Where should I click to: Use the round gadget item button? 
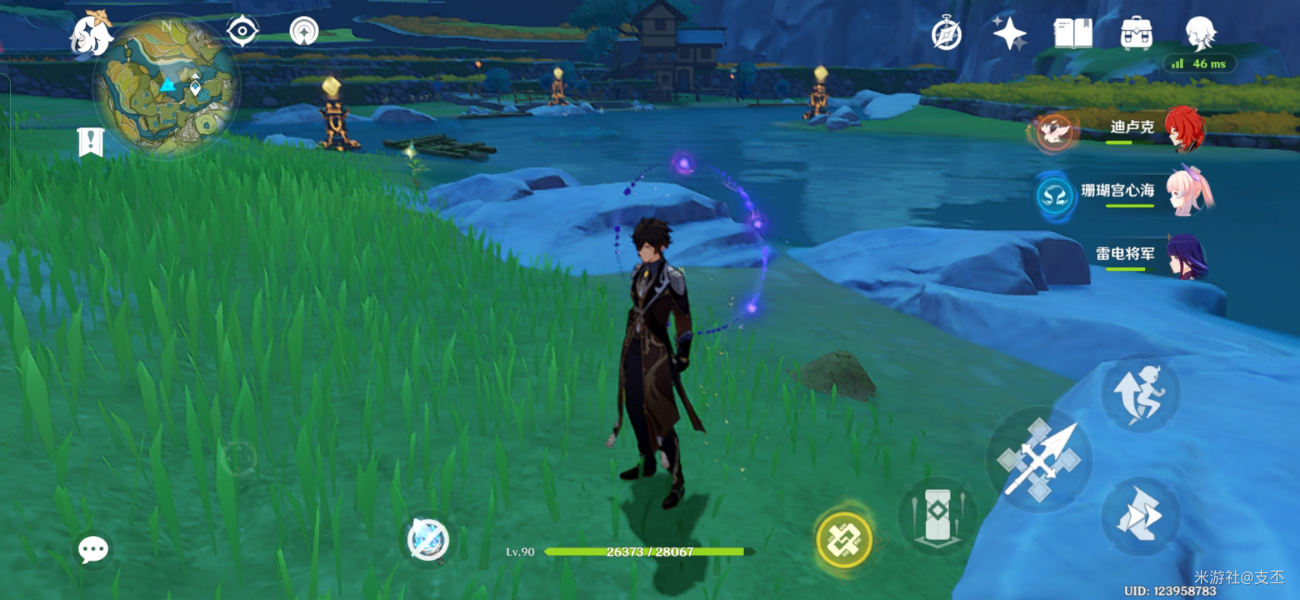429,541
